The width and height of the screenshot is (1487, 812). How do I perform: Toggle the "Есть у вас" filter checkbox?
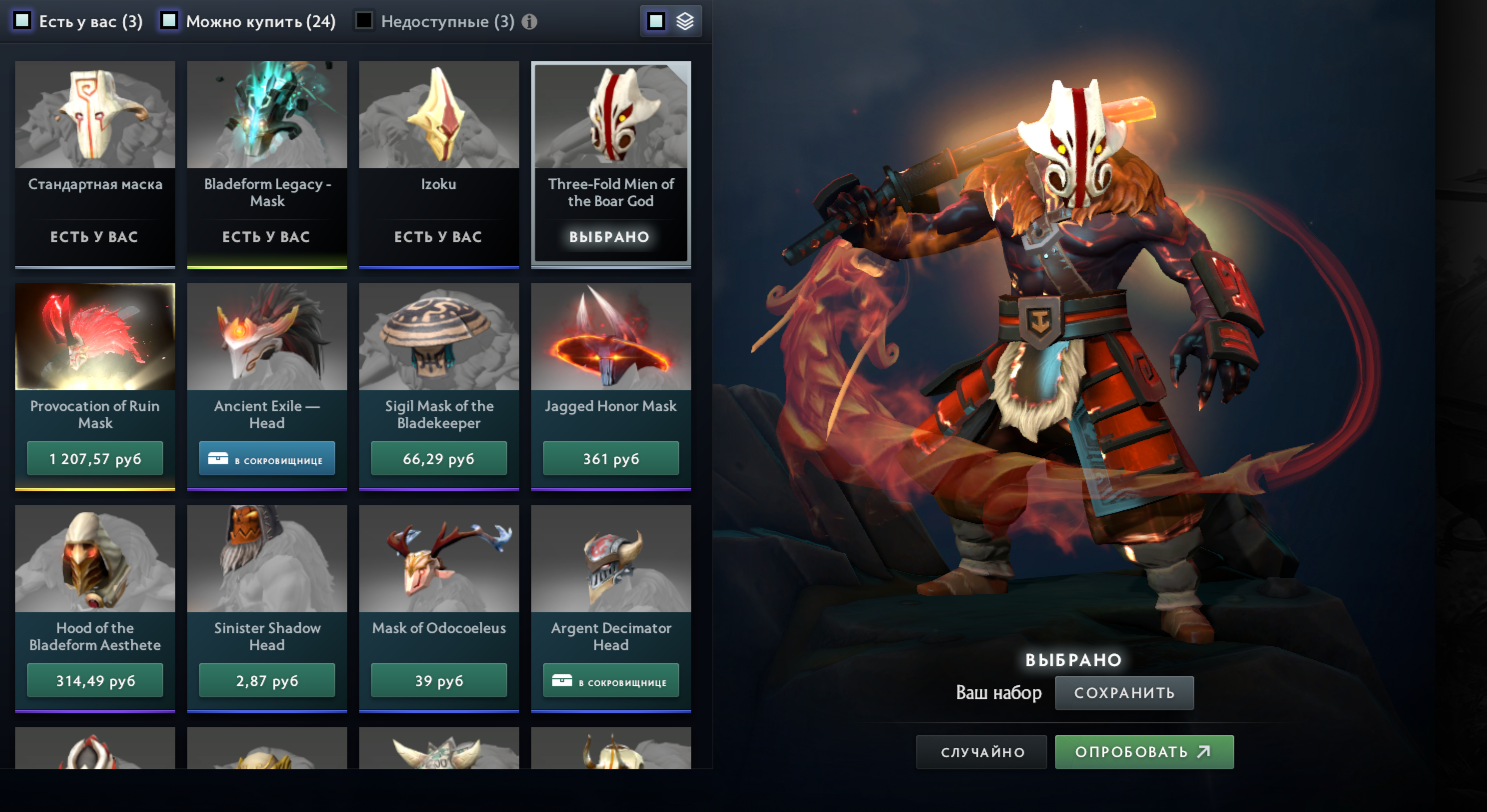pyautogui.click(x=22, y=21)
